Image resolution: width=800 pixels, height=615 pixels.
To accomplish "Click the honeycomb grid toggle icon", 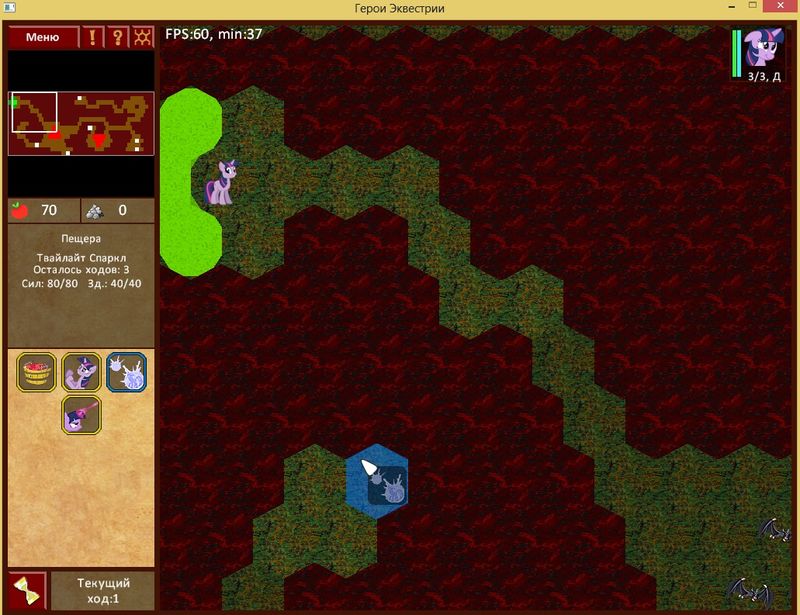I will [x=143, y=37].
